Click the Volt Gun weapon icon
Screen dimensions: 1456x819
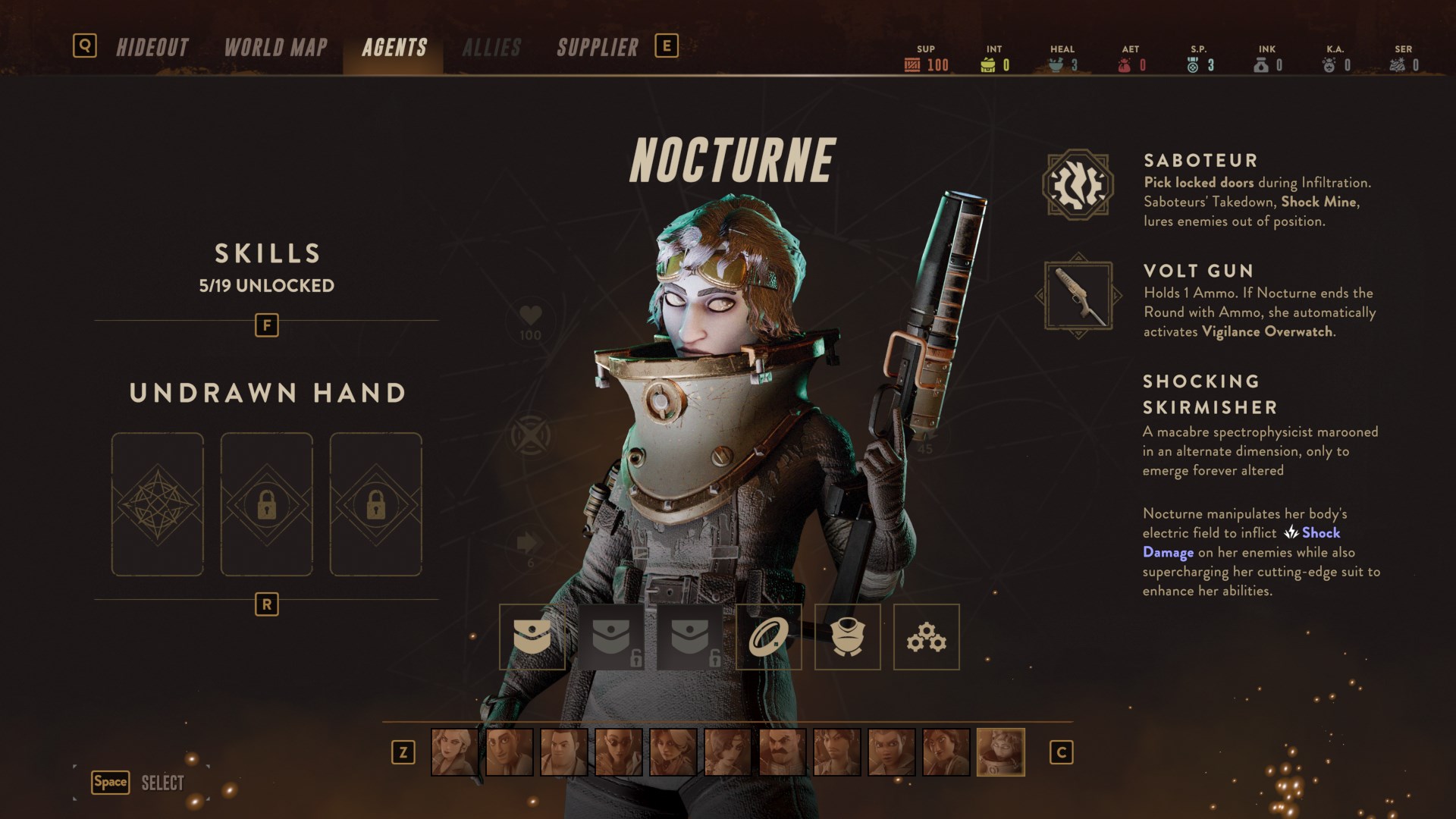click(x=1080, y=296)
